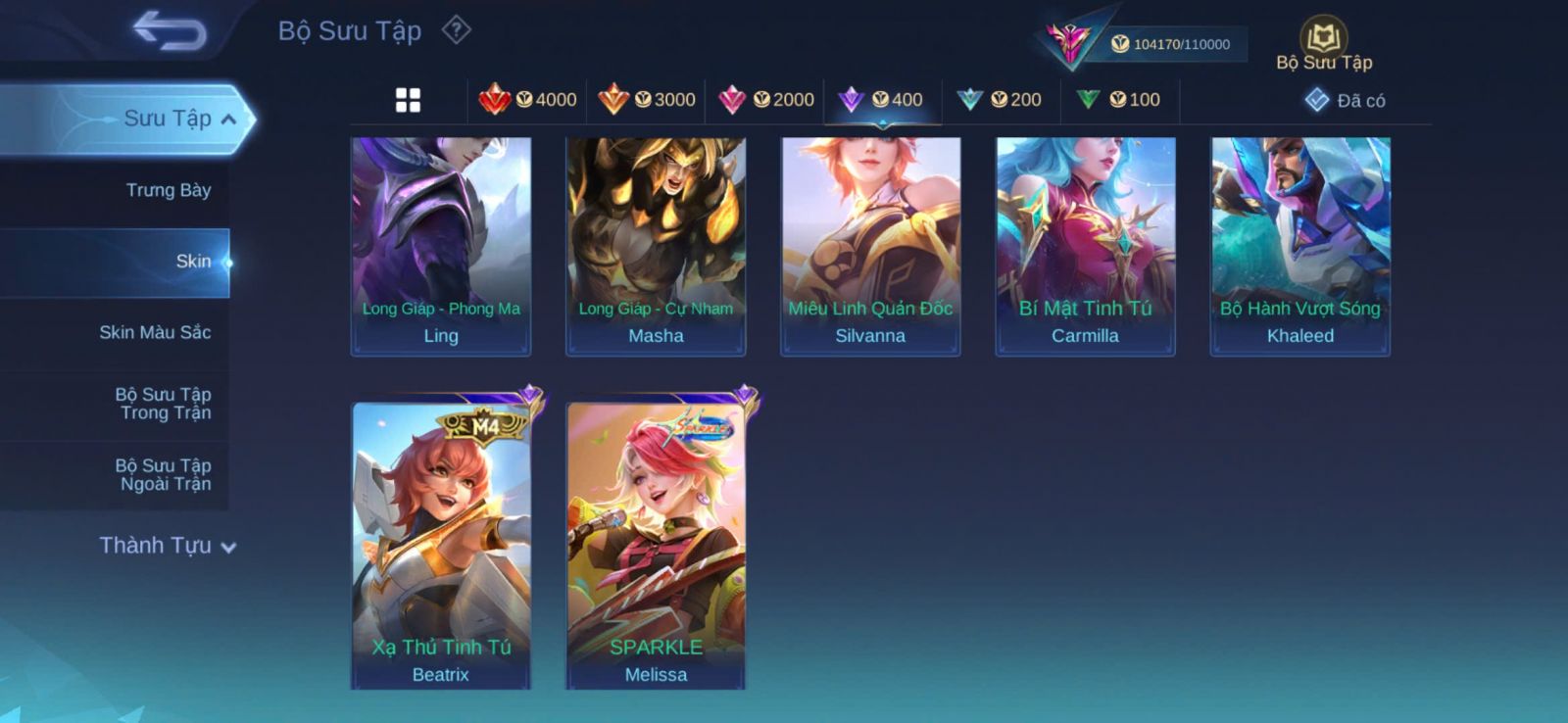Screen dimensions: 1568x723
Task: Switch to the 200 point tier tab
Action: 1000,100
